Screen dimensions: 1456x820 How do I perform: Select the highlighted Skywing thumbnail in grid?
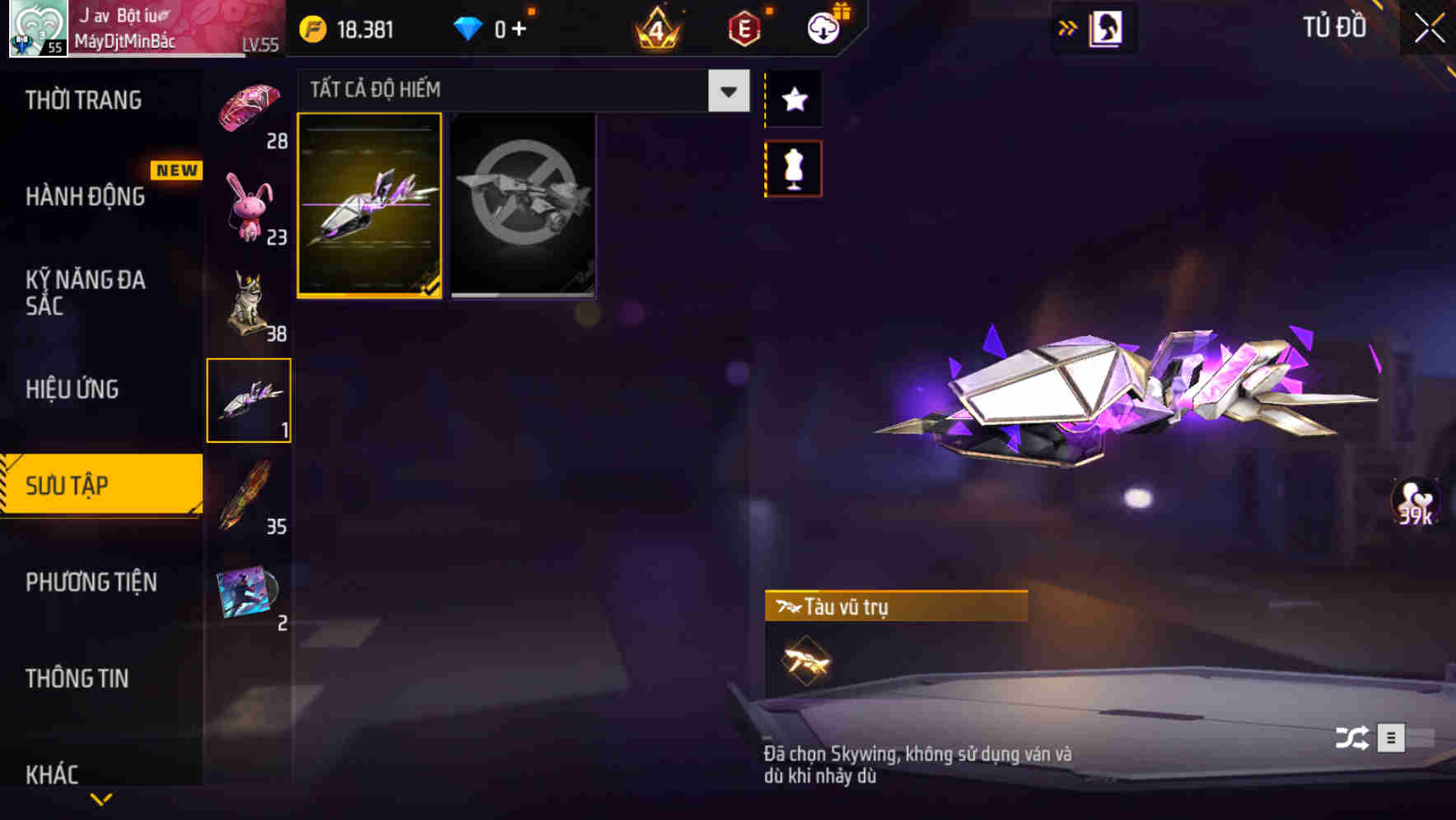pos(370,204)
